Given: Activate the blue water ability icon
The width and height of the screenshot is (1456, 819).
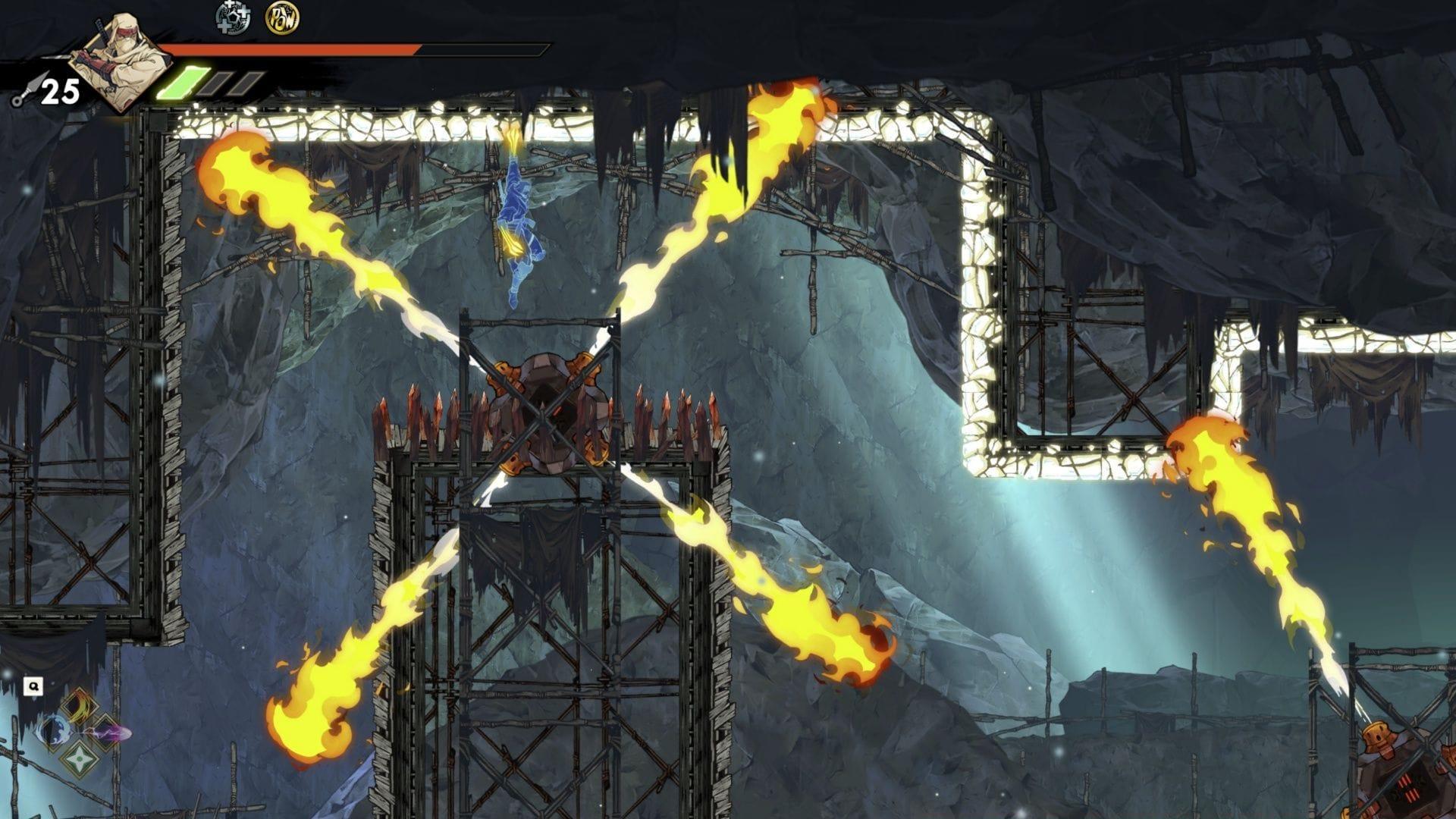Looking at the screenshot, I should tap(55, 730).
